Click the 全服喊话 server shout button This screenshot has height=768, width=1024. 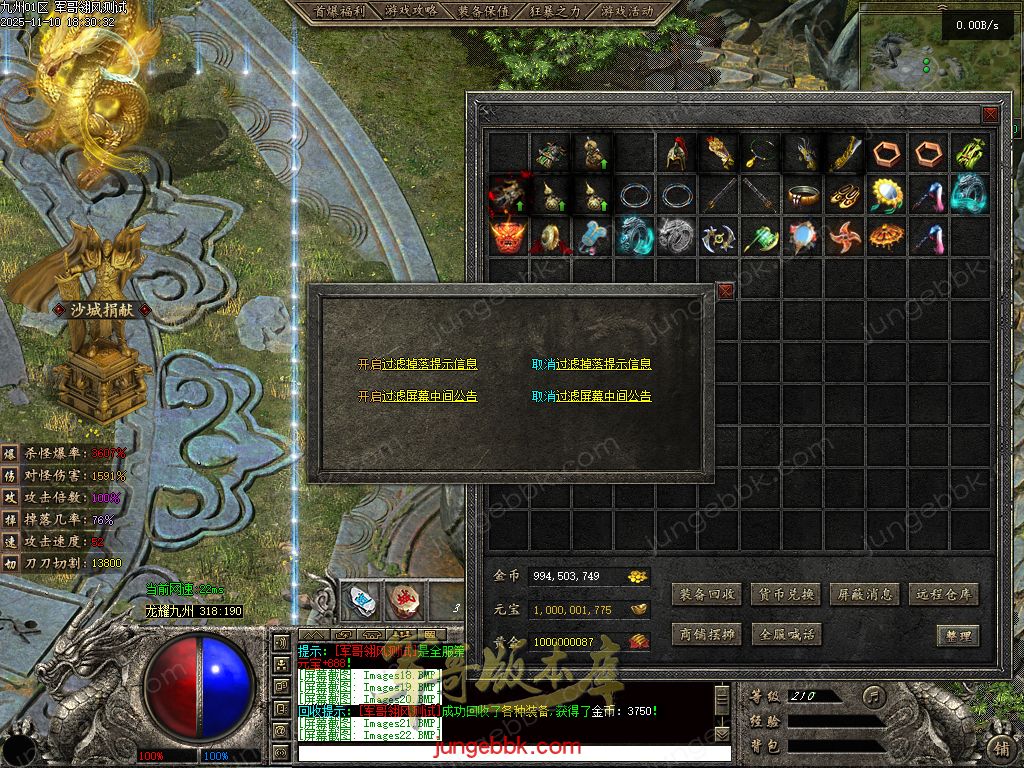(786, 634)
